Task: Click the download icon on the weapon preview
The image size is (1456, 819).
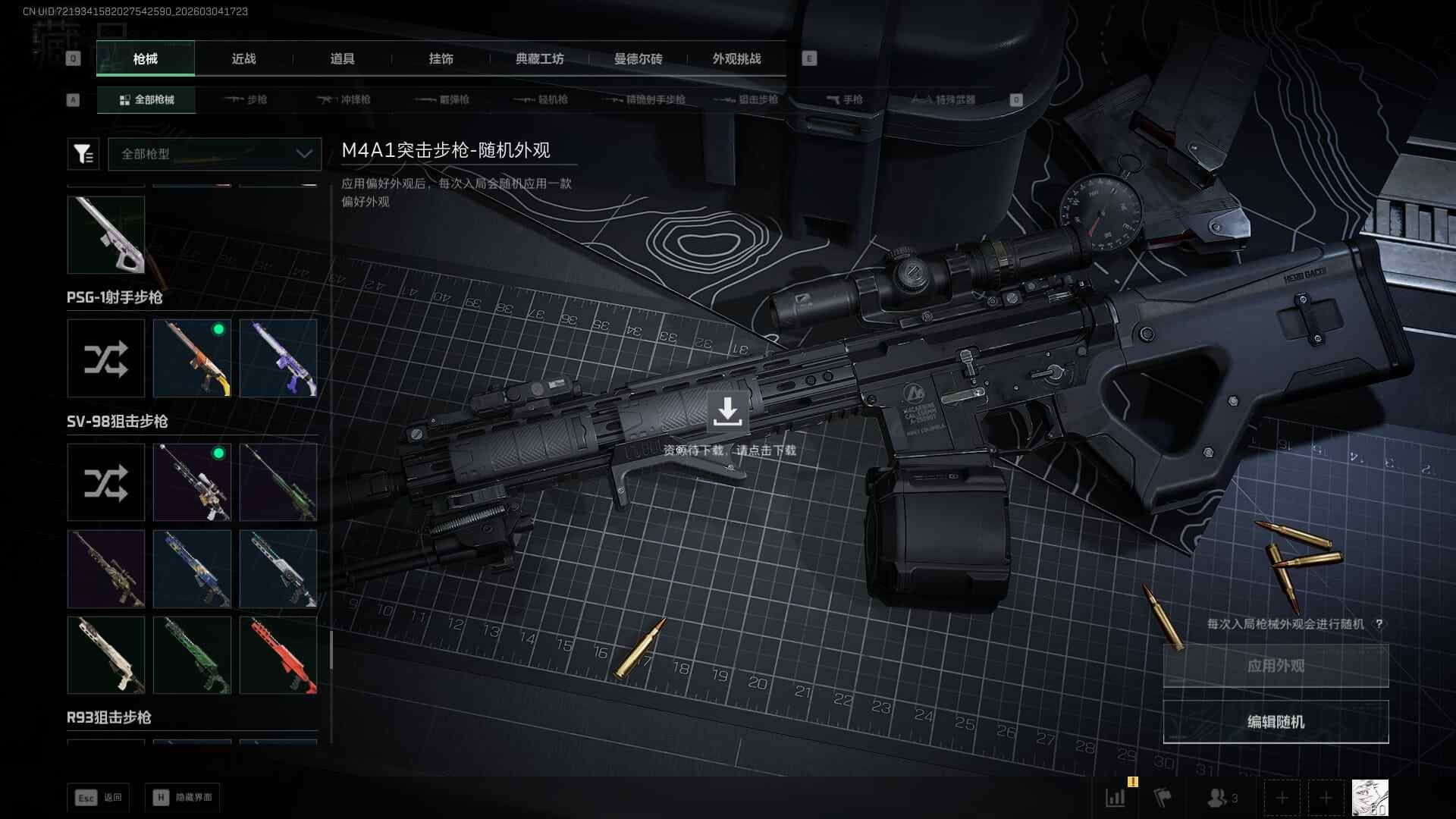Action: coord(727,412)
